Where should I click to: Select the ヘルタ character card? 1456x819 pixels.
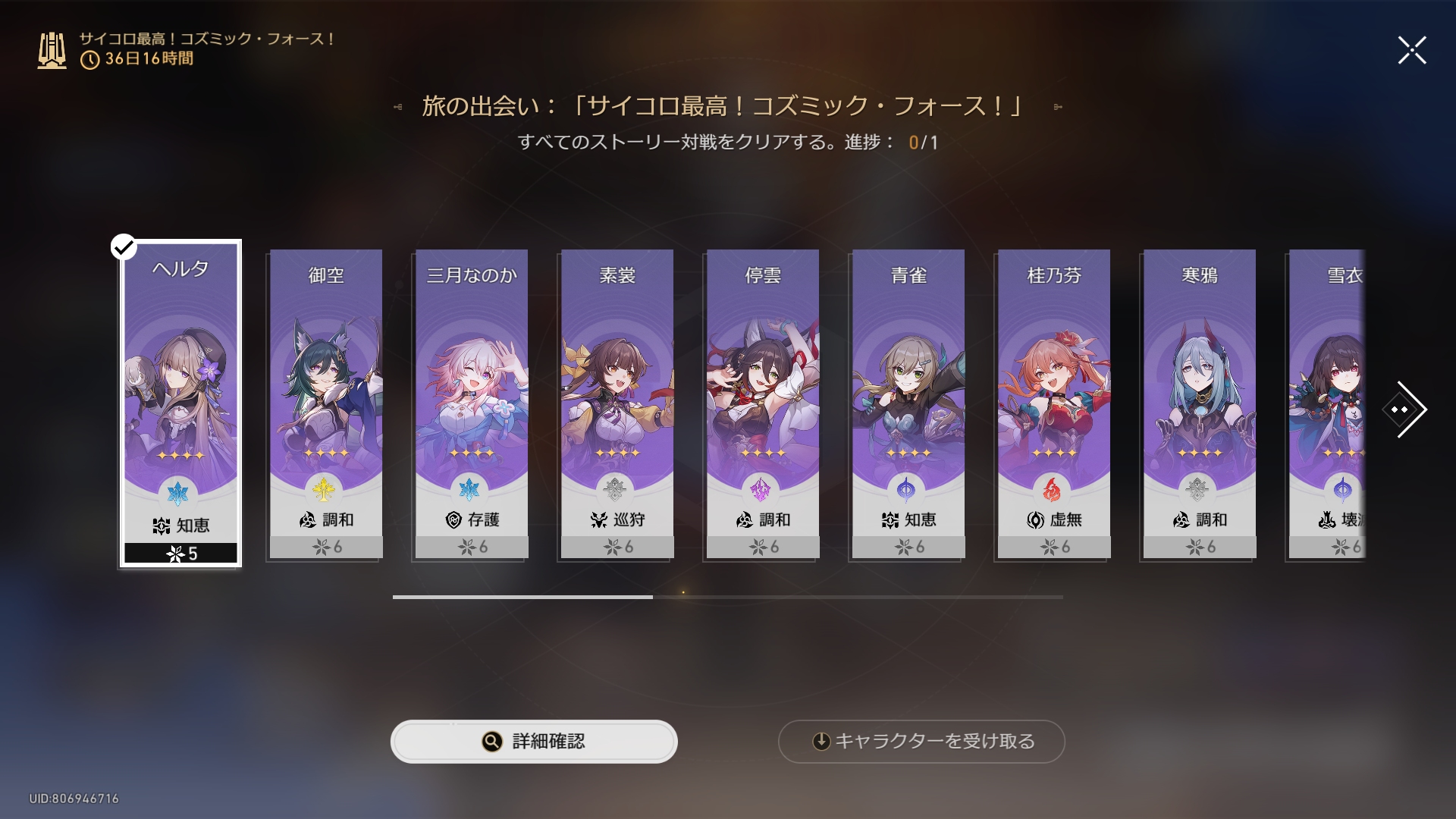[180, 403]
